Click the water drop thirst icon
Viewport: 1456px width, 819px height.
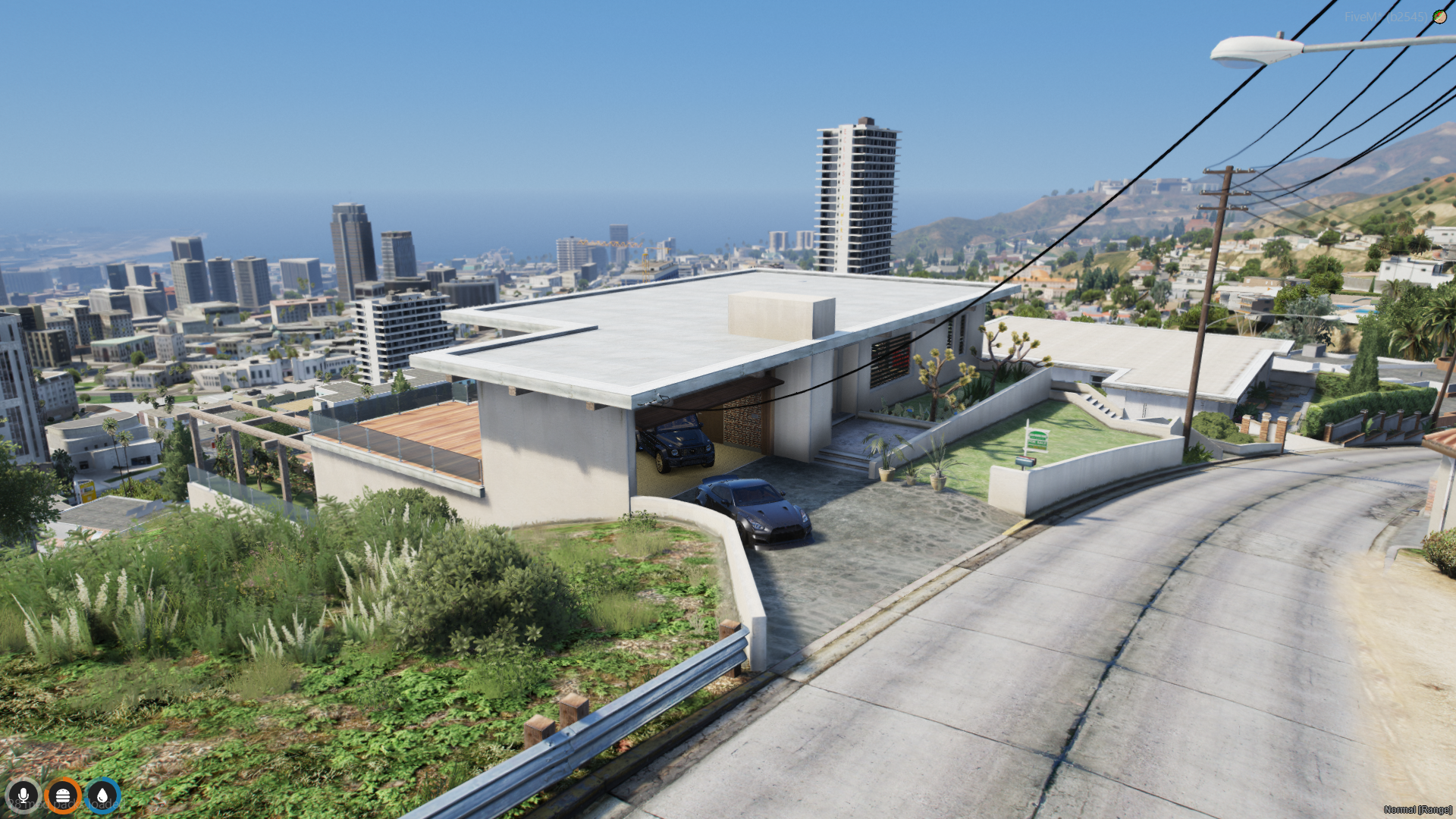[x=102, y=795]
